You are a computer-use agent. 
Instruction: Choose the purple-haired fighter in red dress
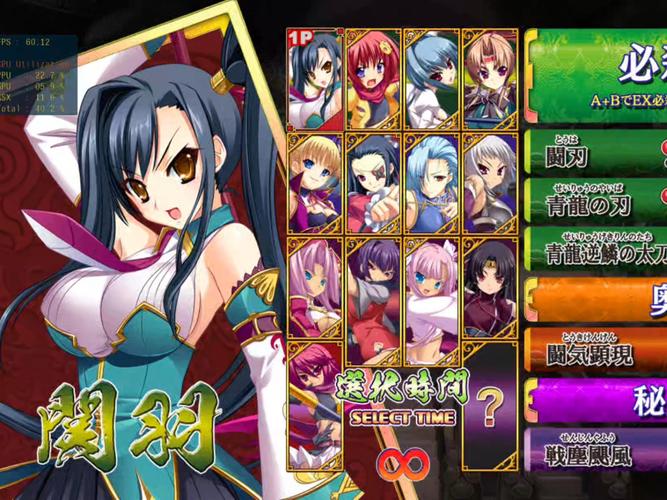pyautogui.click(x=373, y=285)
